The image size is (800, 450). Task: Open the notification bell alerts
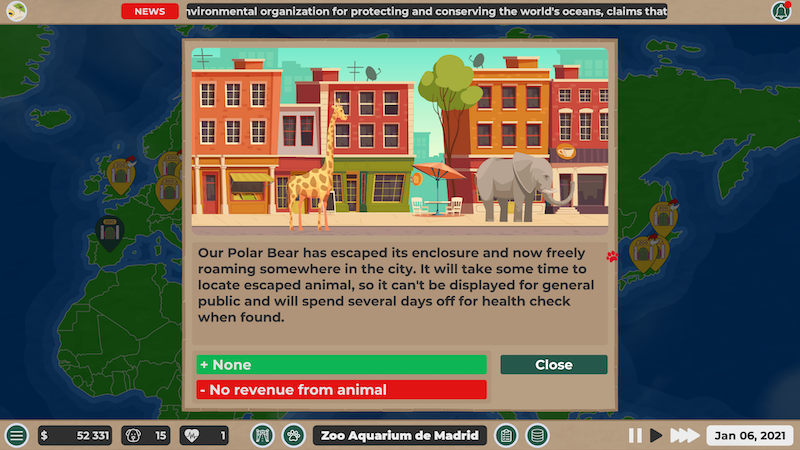pyautogui.click(x=780, y=11)
